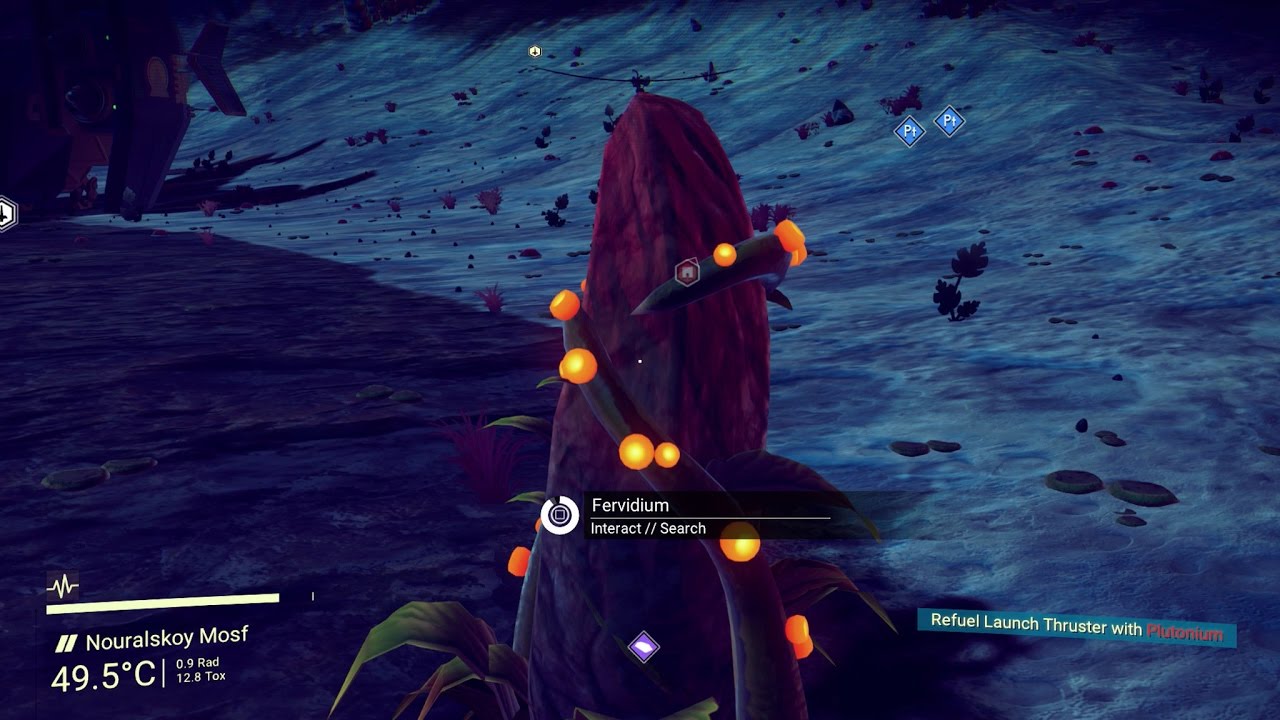Select the red hexagon shelter marker
Viewport: 1280px width, 720px height.
pyautogui.click(x=687, y=271)
